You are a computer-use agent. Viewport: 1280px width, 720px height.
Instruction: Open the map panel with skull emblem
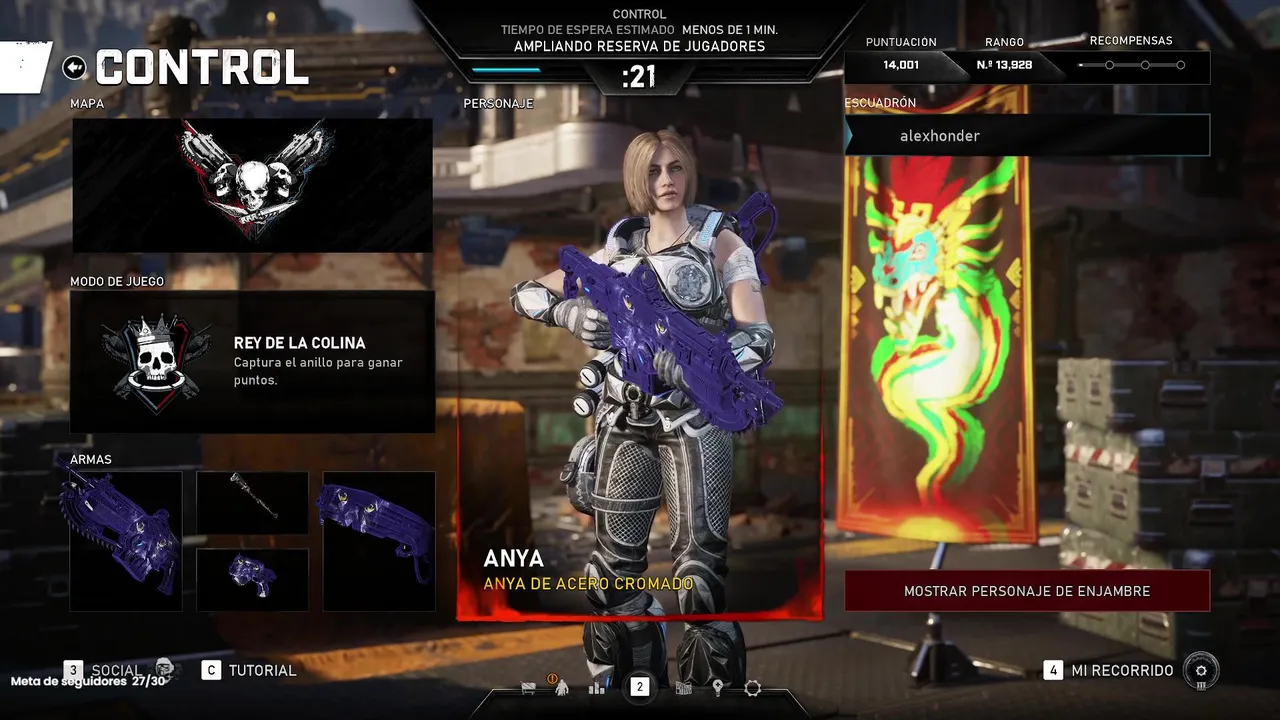click(252, 185)
